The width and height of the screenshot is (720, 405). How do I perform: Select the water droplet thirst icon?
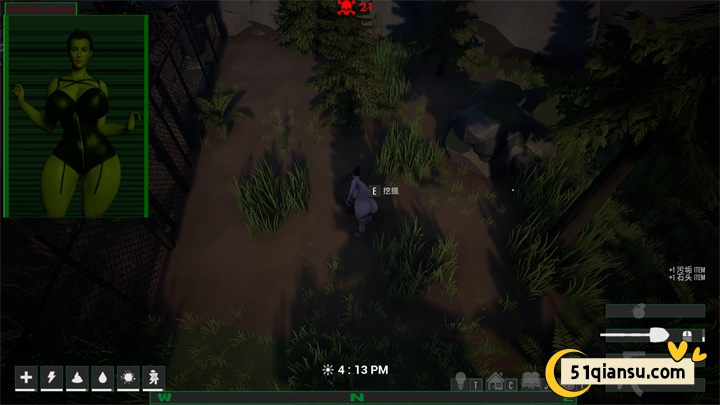pos(103,378)
